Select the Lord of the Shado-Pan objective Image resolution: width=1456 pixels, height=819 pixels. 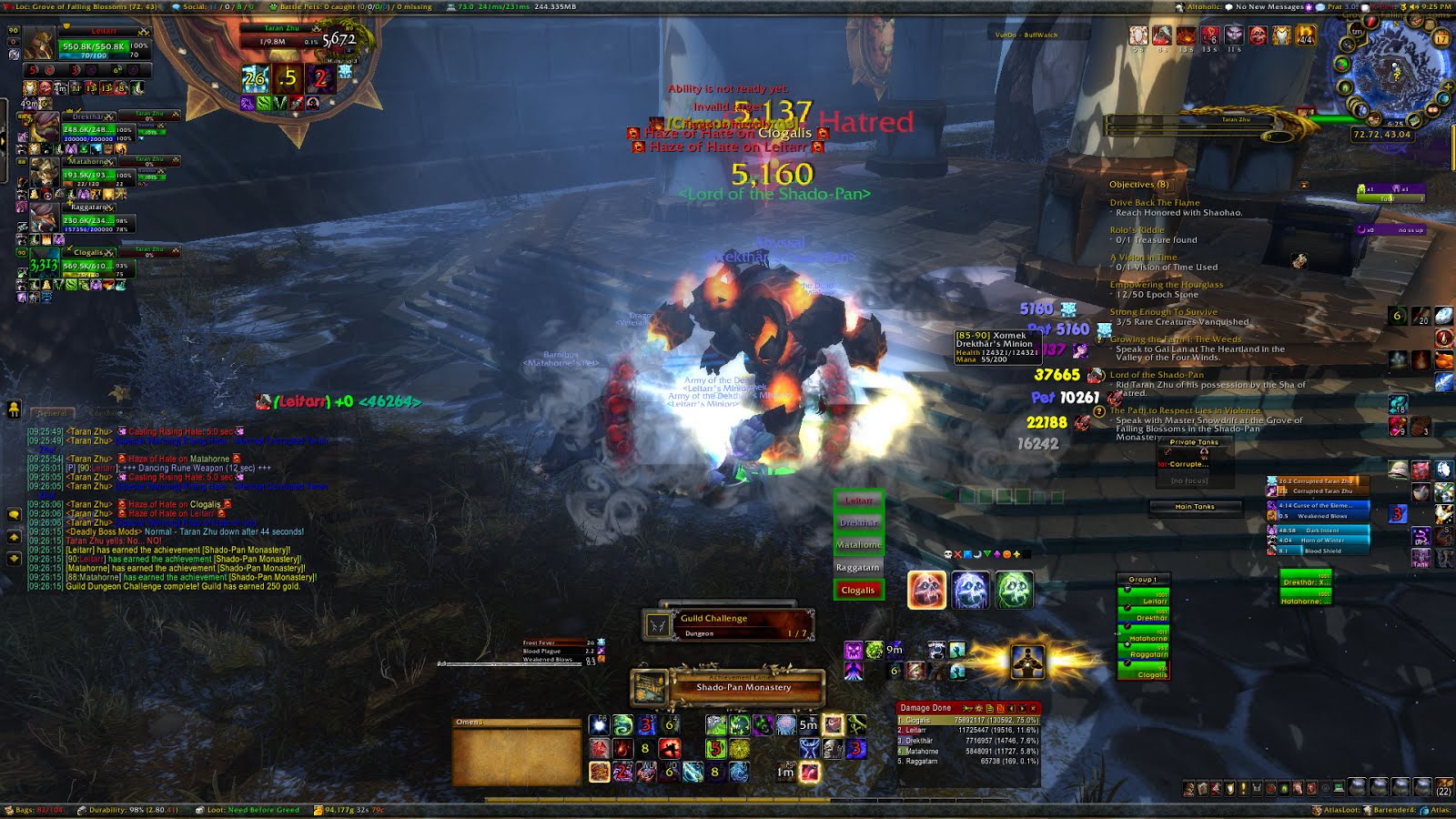[1156, 375]
